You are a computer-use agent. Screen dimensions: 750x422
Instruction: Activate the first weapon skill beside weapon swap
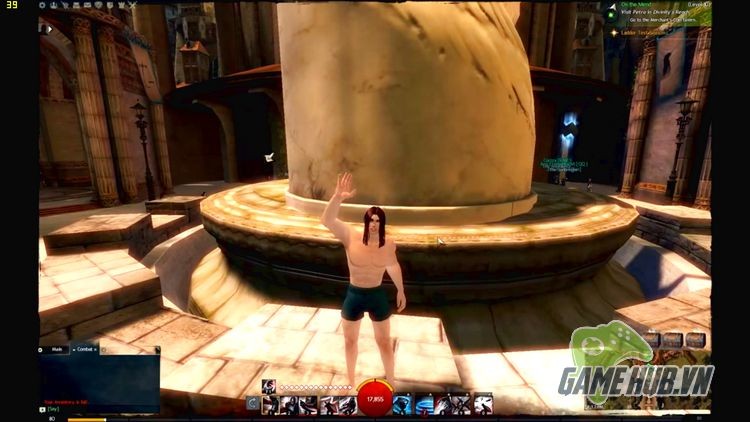(x=270, y=404)
